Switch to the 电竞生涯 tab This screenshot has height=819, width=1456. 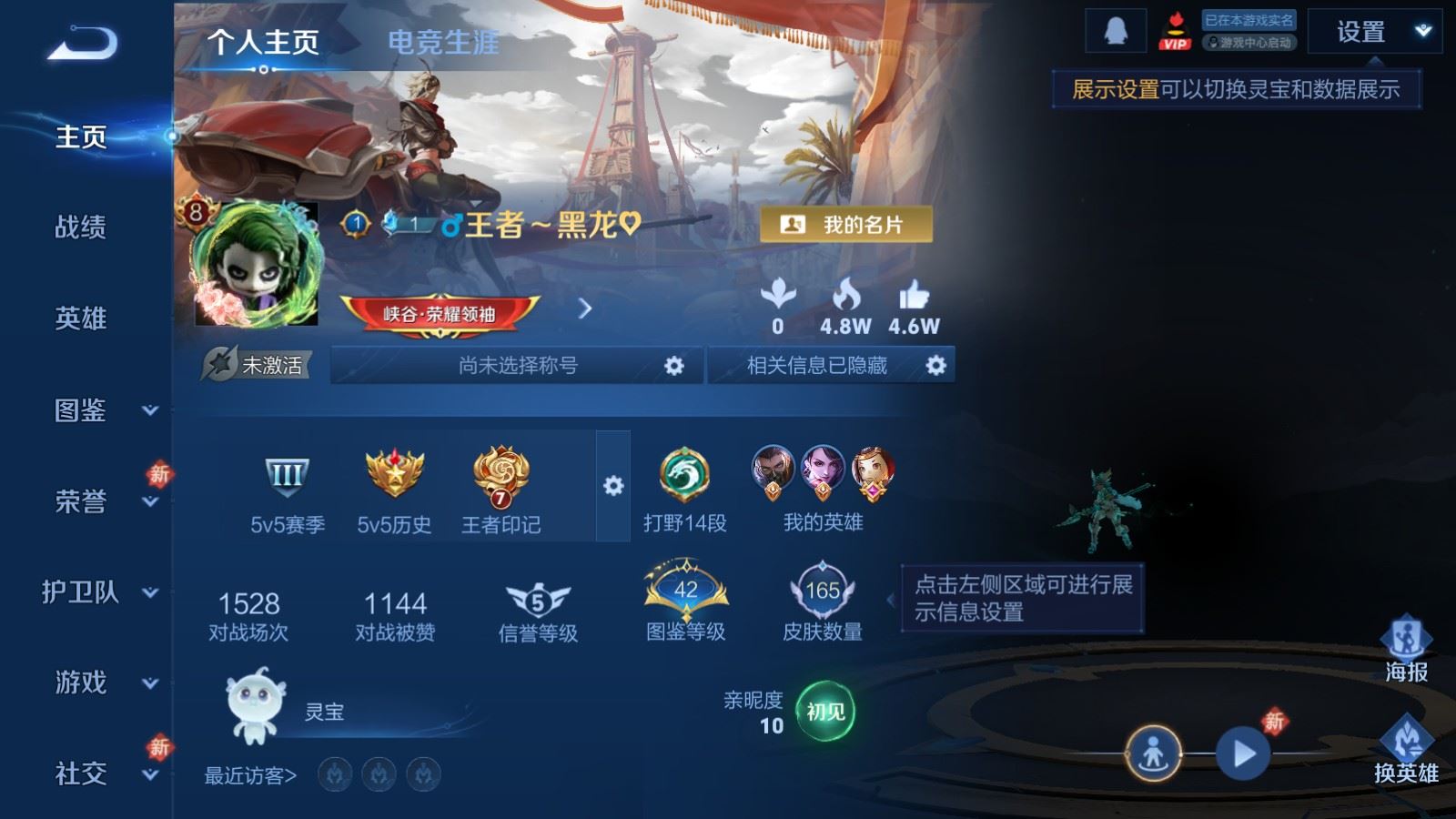(445, 44)
